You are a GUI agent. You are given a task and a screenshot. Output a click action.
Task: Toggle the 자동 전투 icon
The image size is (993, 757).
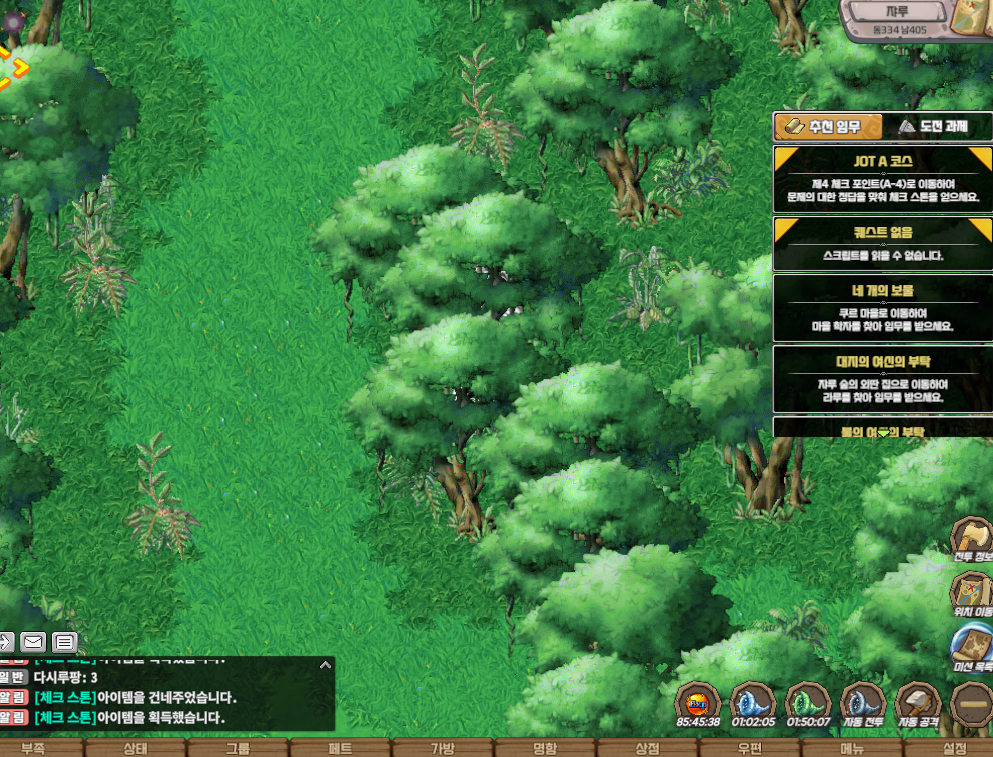[863, 704]
